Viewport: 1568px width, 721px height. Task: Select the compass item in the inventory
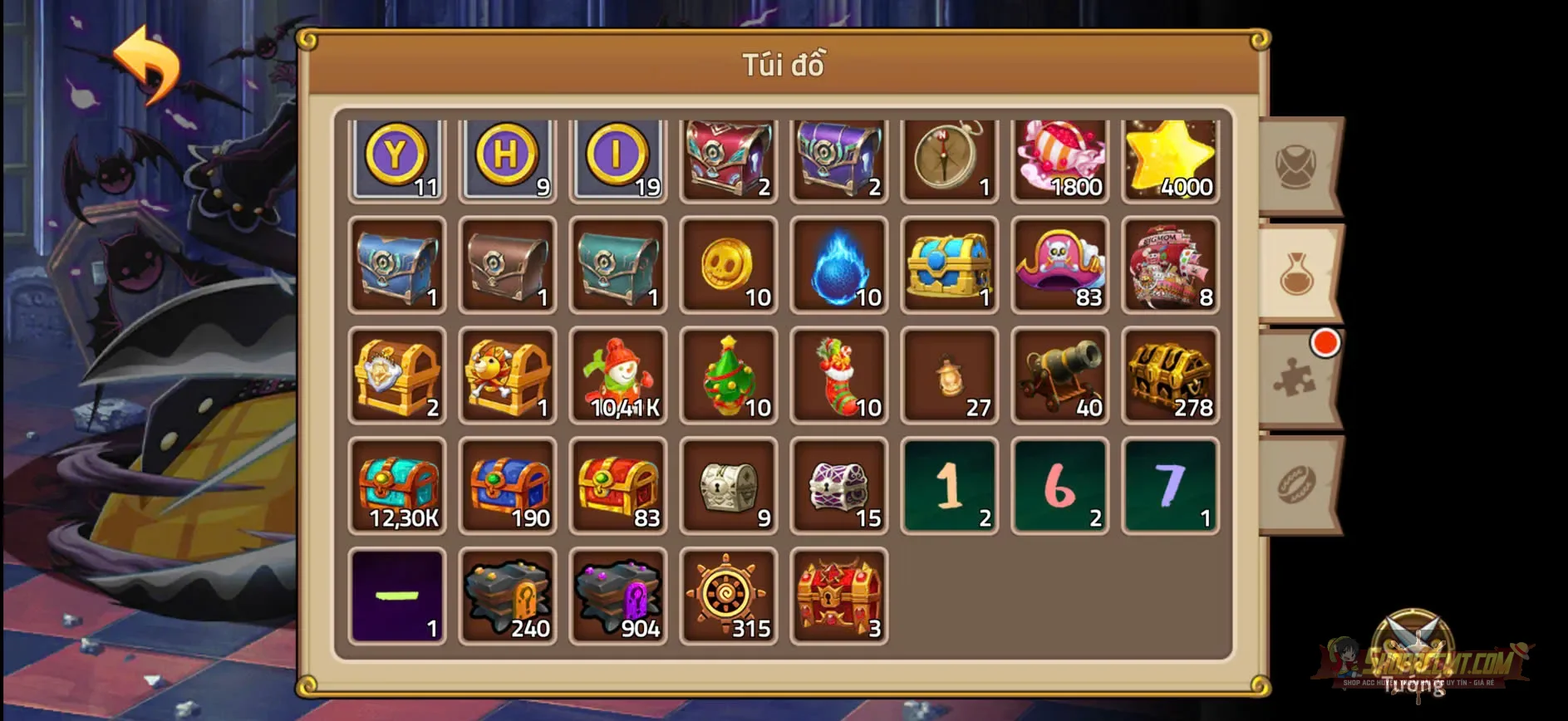click(949, 158)
